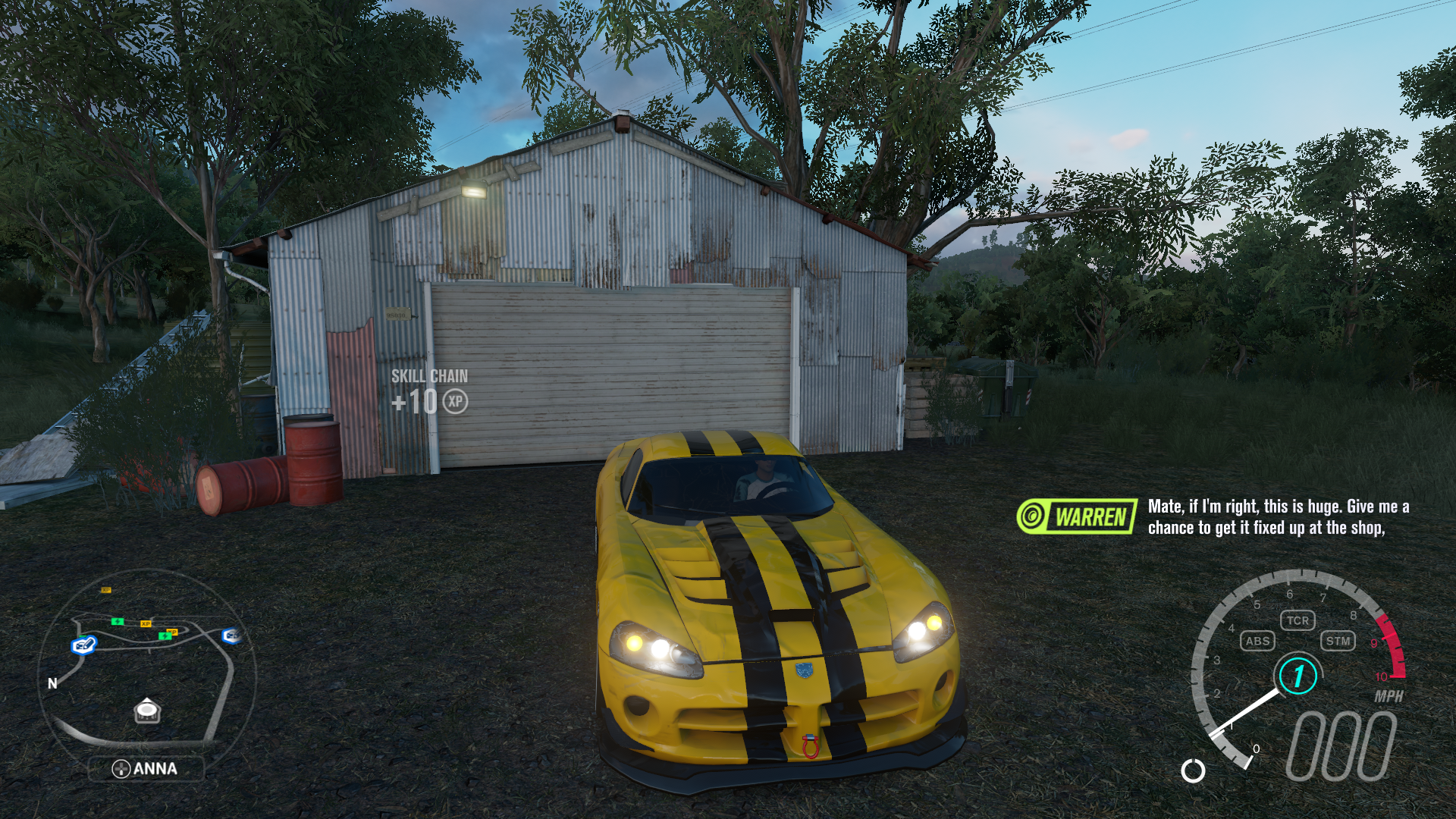1456x819 pixels.
Task: Click the race icon at the minimap's right edge
Action: (x=231, y=635)
